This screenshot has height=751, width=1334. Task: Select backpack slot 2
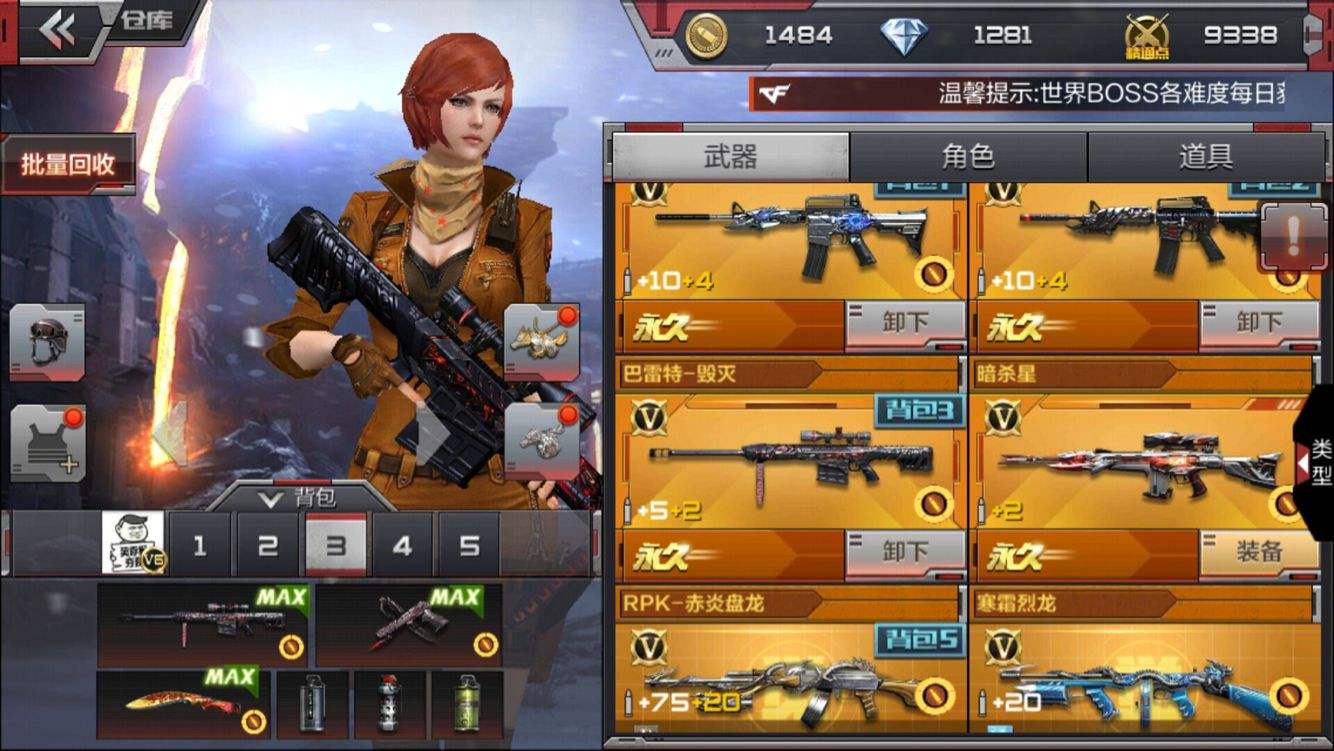[267, 546]
